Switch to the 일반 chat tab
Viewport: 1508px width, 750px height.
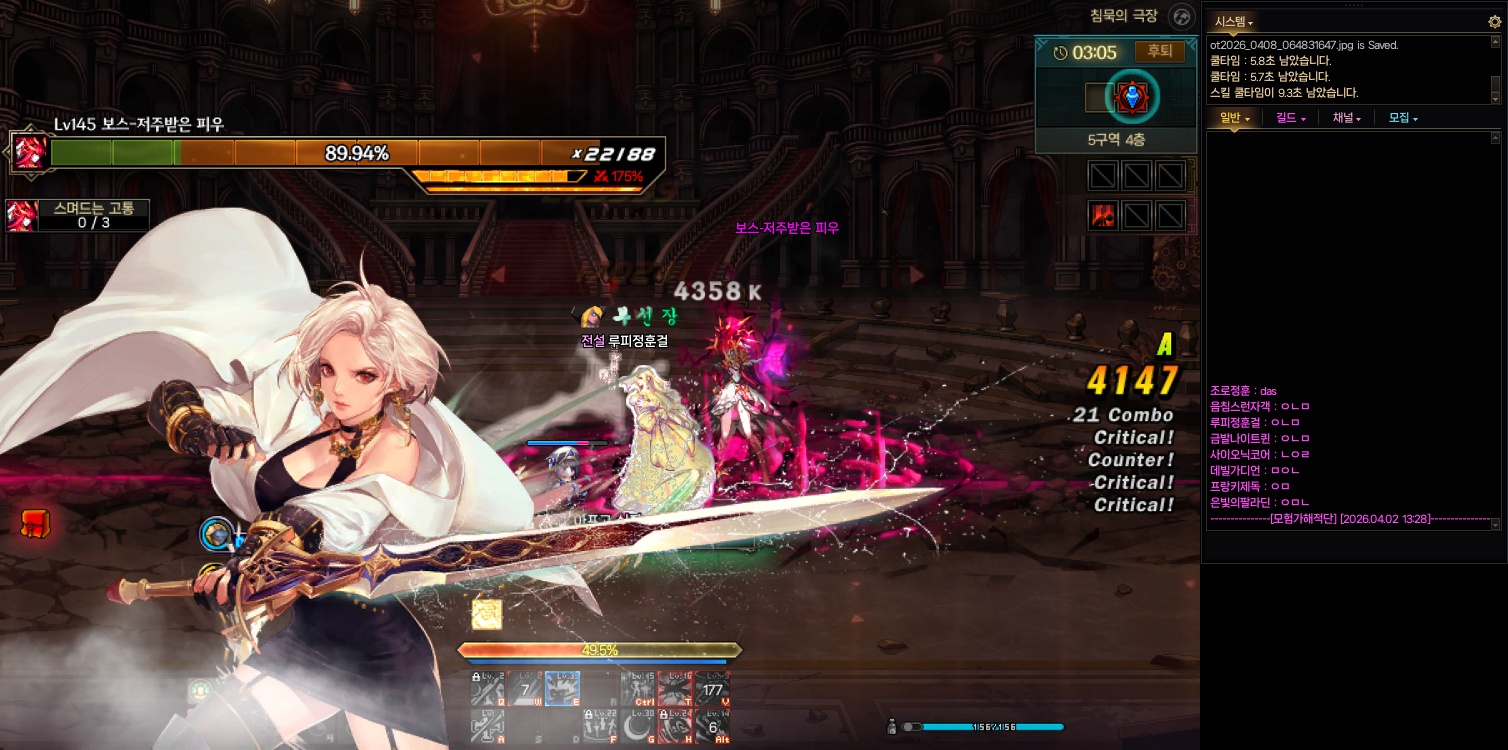[1233, 118]
